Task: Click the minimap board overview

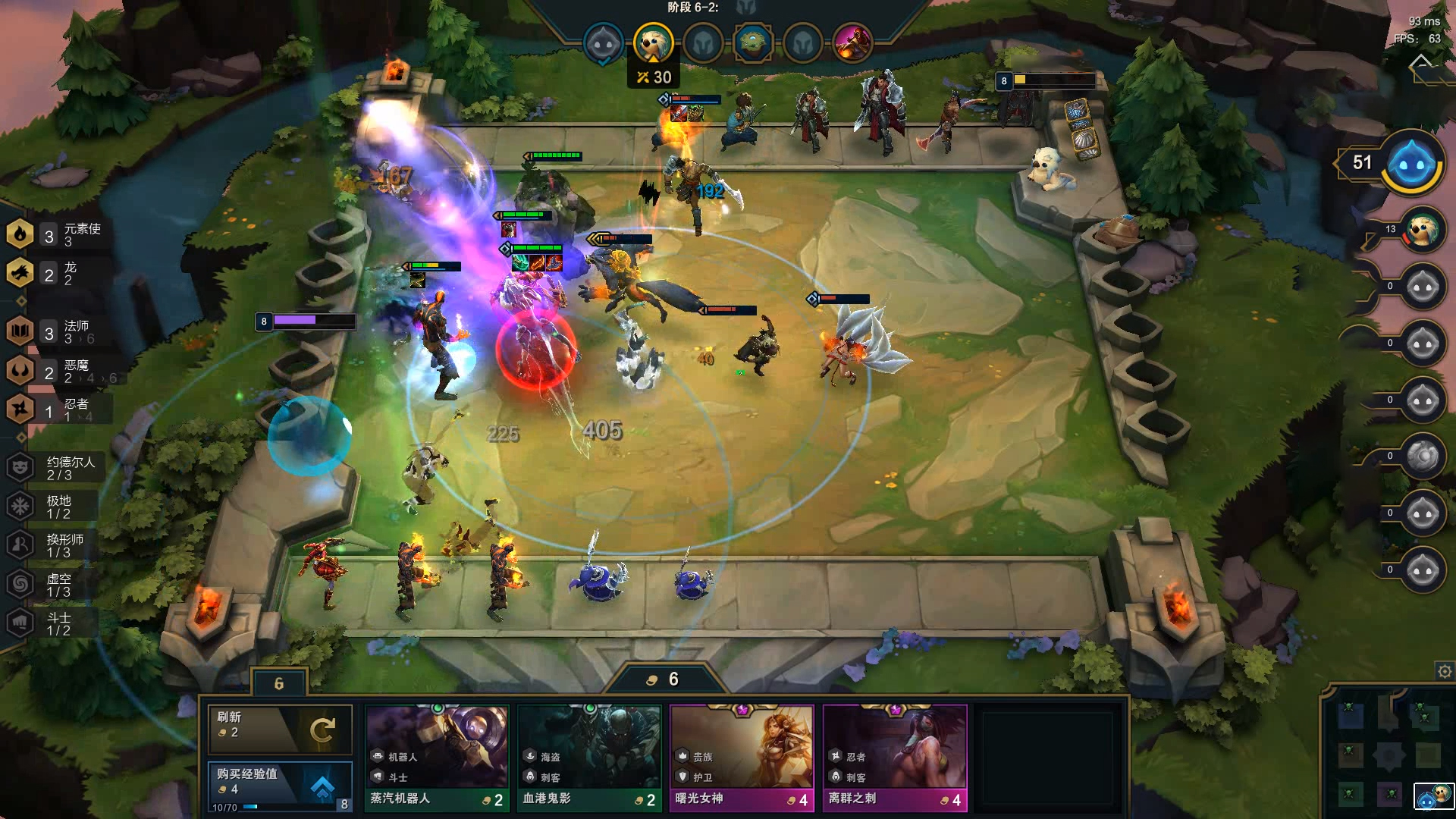Action: pyautogui.click(x=1388, y=753)
